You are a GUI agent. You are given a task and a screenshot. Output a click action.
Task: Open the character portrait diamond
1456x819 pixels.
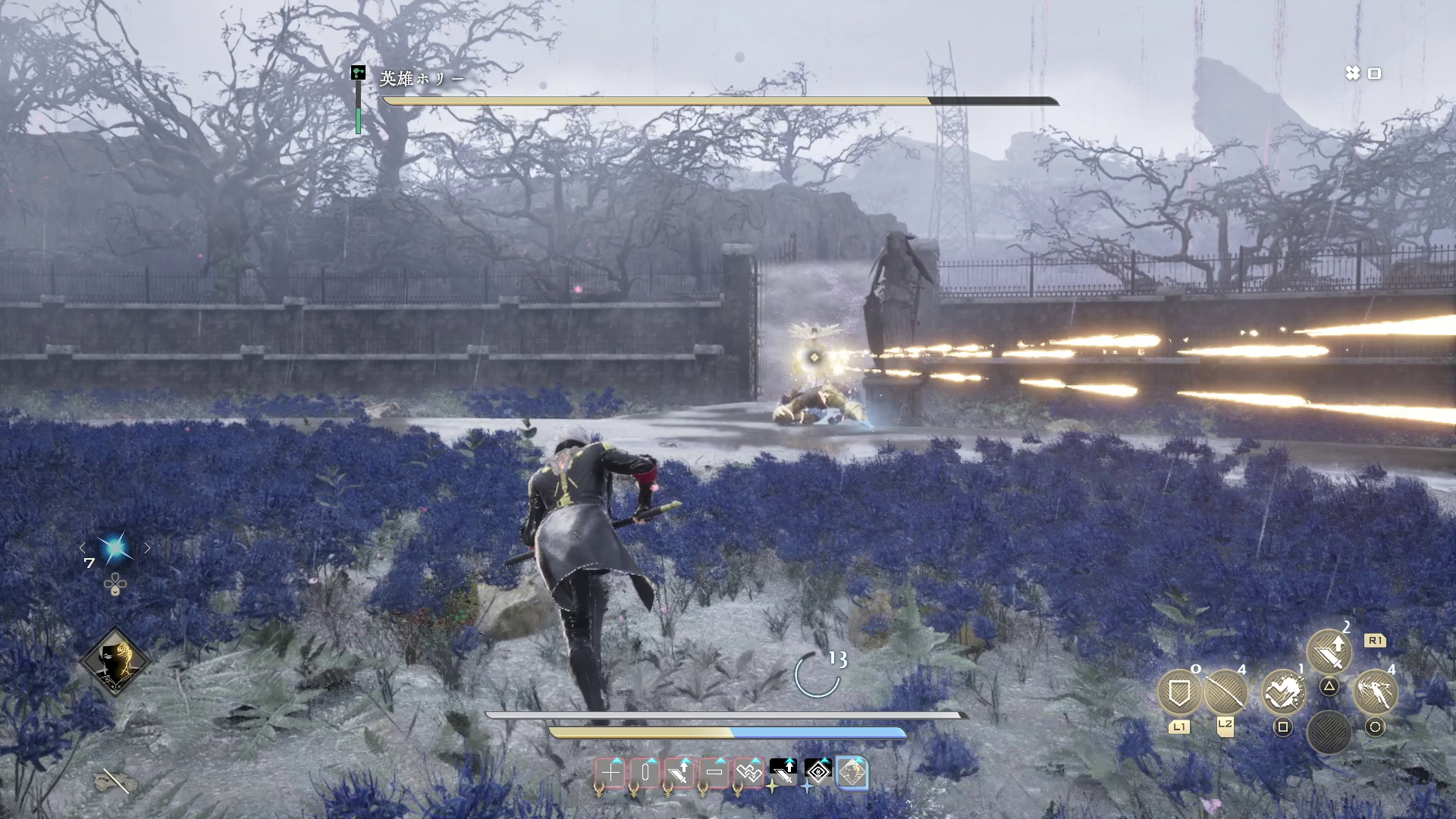[115, 661]
